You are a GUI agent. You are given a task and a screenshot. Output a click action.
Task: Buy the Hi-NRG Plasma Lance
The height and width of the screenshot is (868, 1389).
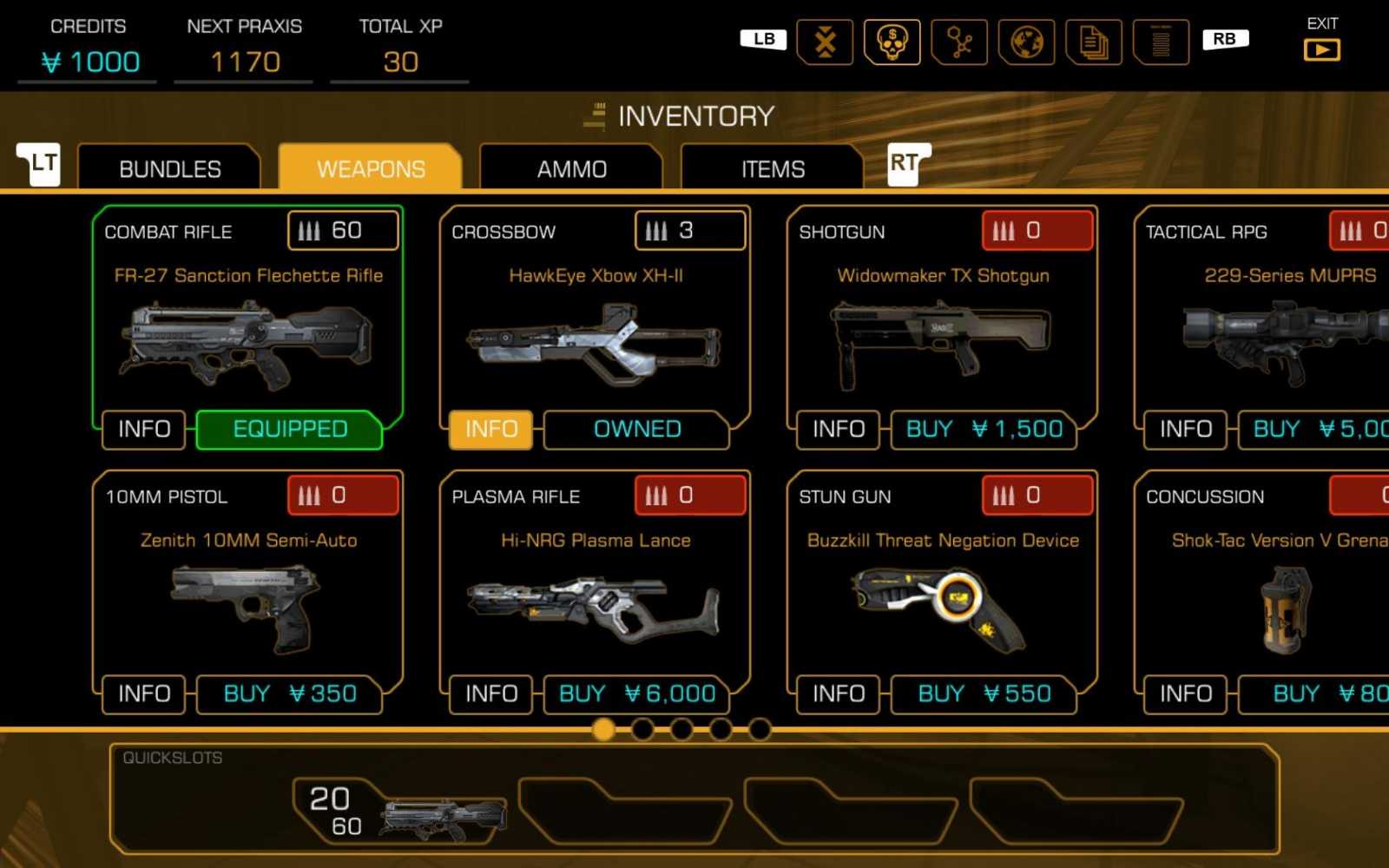pos(636,694)
